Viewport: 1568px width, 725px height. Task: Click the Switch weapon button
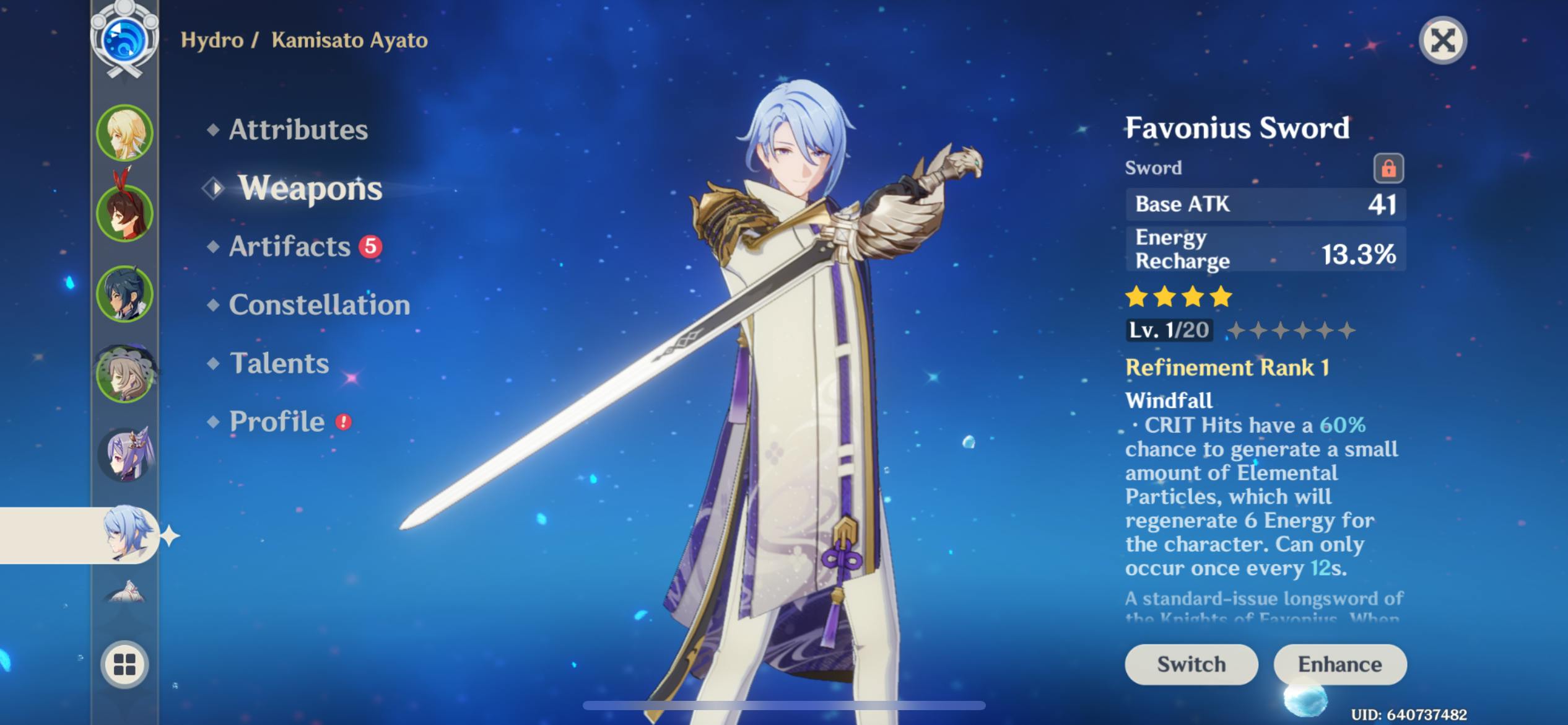[x=1191, y=664]
